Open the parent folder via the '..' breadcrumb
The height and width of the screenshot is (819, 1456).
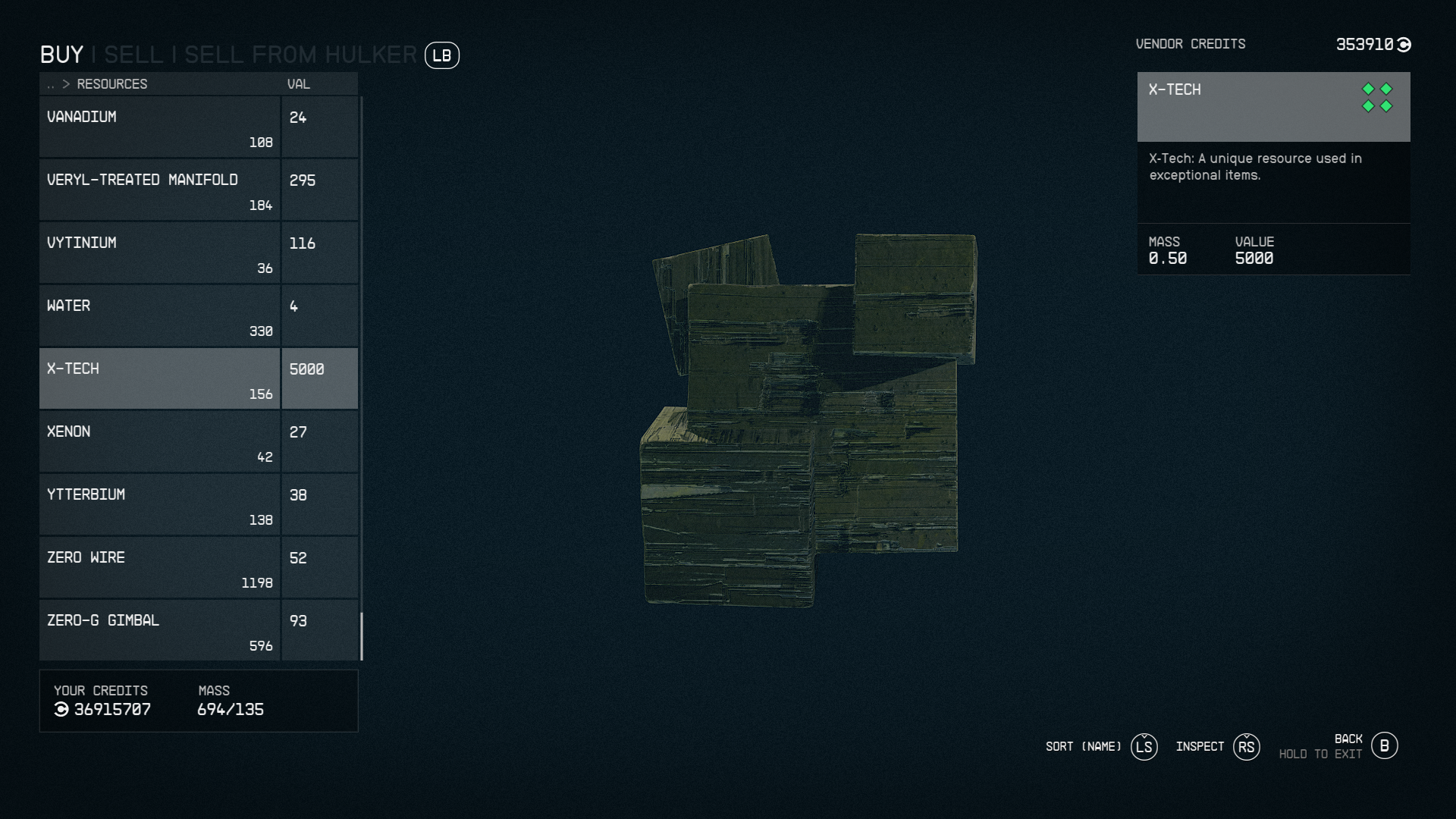pyautogui.click(x=49, y=84)
